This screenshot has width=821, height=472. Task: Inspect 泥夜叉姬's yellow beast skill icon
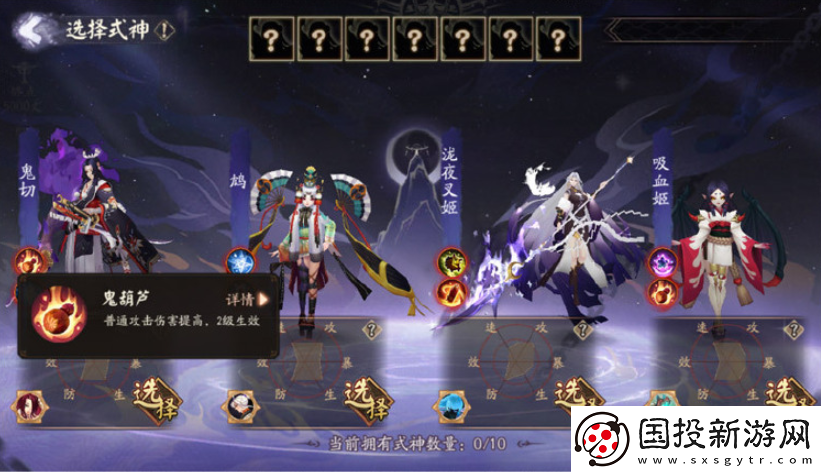pos(451,263)
